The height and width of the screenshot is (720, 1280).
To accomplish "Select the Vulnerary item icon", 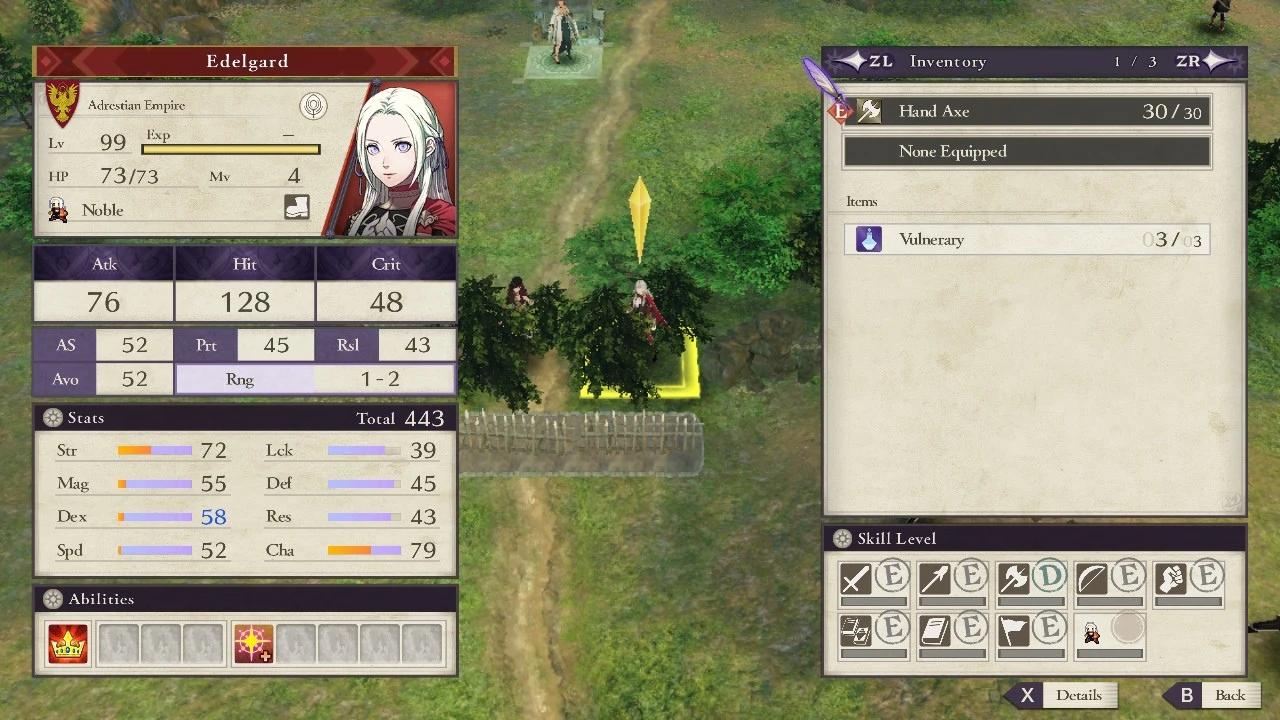I will pyautogui.click(x=867, y=239).
